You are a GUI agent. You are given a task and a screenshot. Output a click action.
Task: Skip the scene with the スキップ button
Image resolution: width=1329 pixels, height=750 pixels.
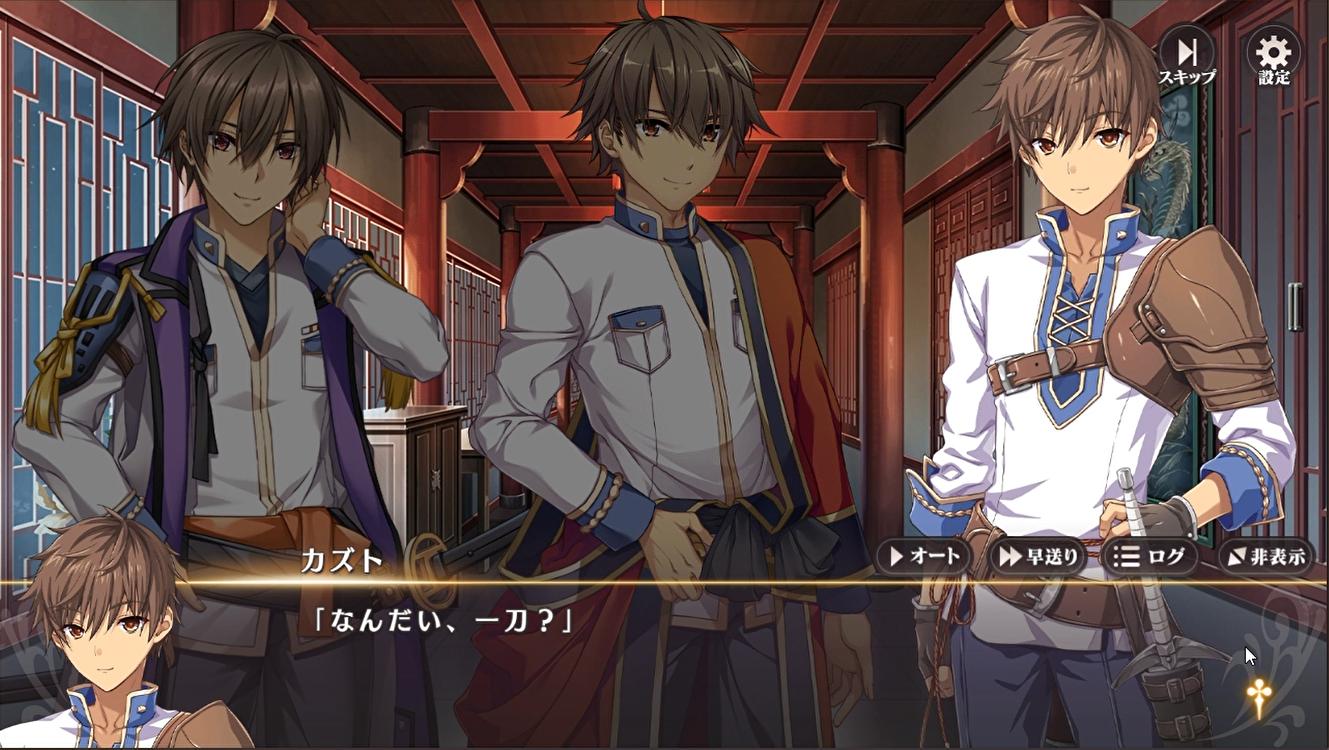point(1187,57)
